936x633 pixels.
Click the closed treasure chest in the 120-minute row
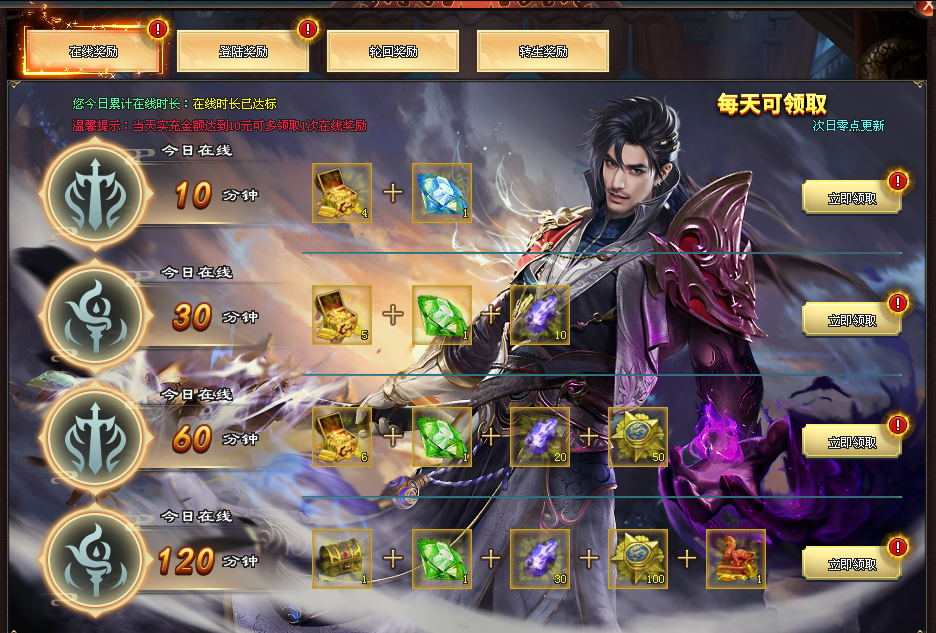coord(342,559)
